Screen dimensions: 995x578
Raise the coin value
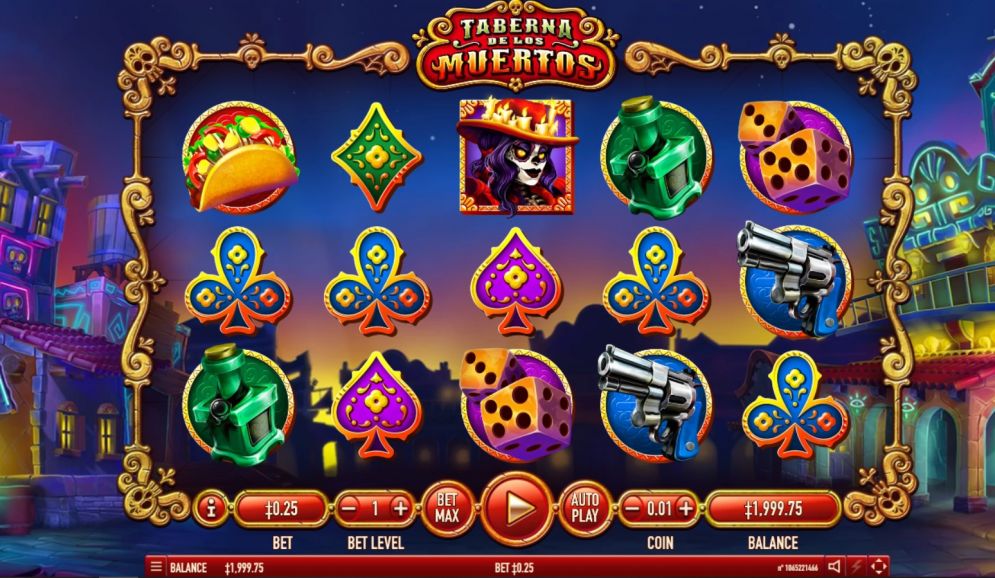pos(685,509)
